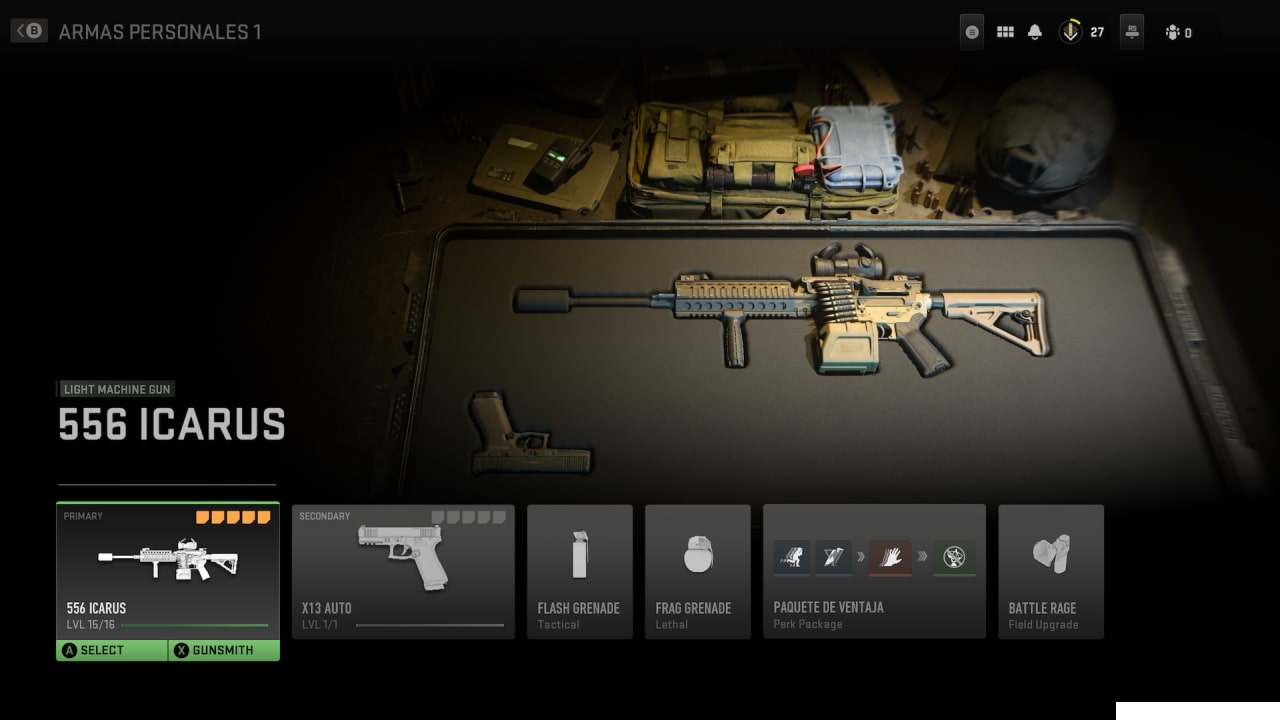Screen dimensions: 1280x720
Task: Click the Armas Personales 1 title
Action: [160, 31]
